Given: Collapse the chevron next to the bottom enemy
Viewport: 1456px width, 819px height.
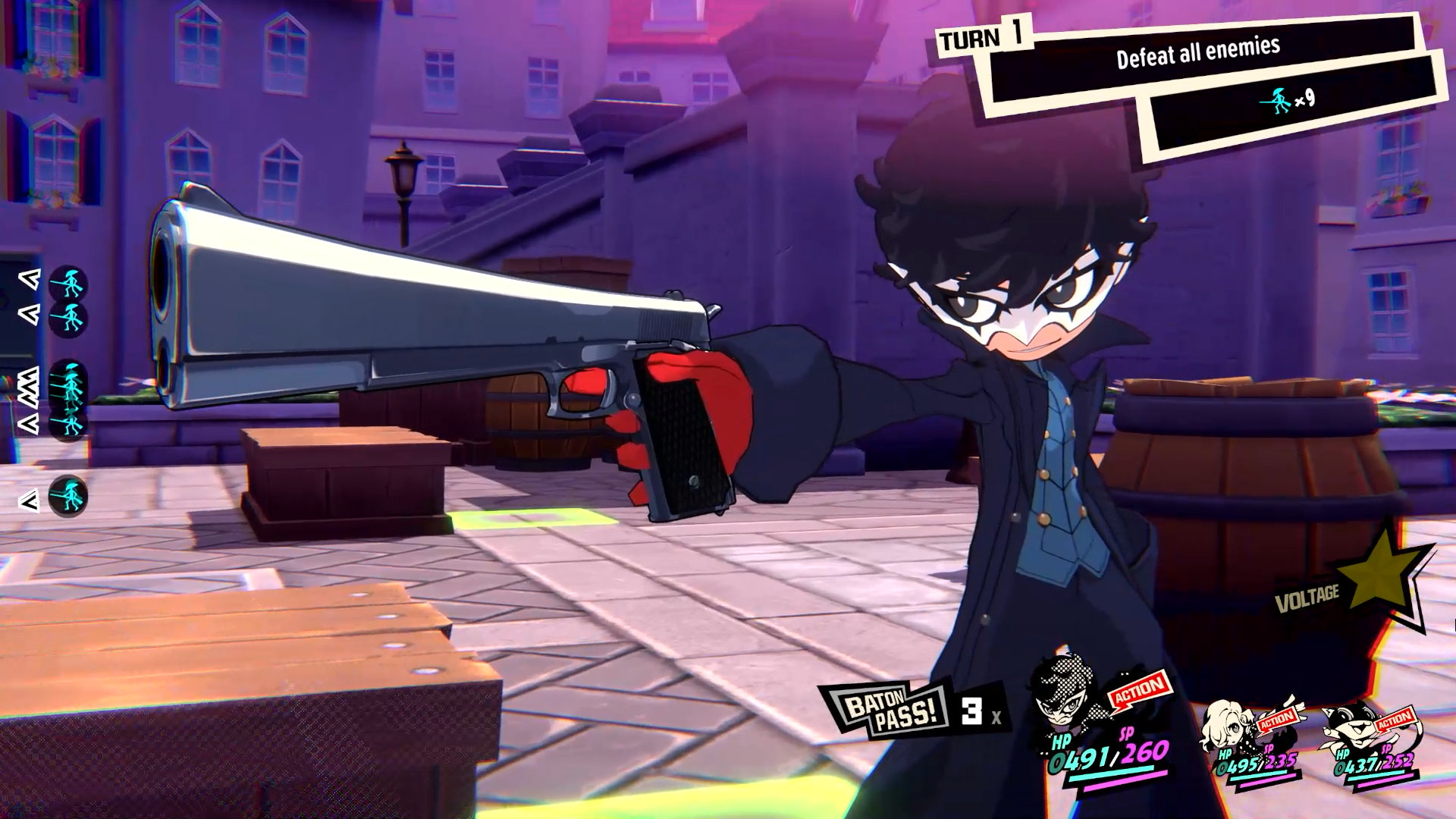Looking at the screenshot, I should pos(29,497).
